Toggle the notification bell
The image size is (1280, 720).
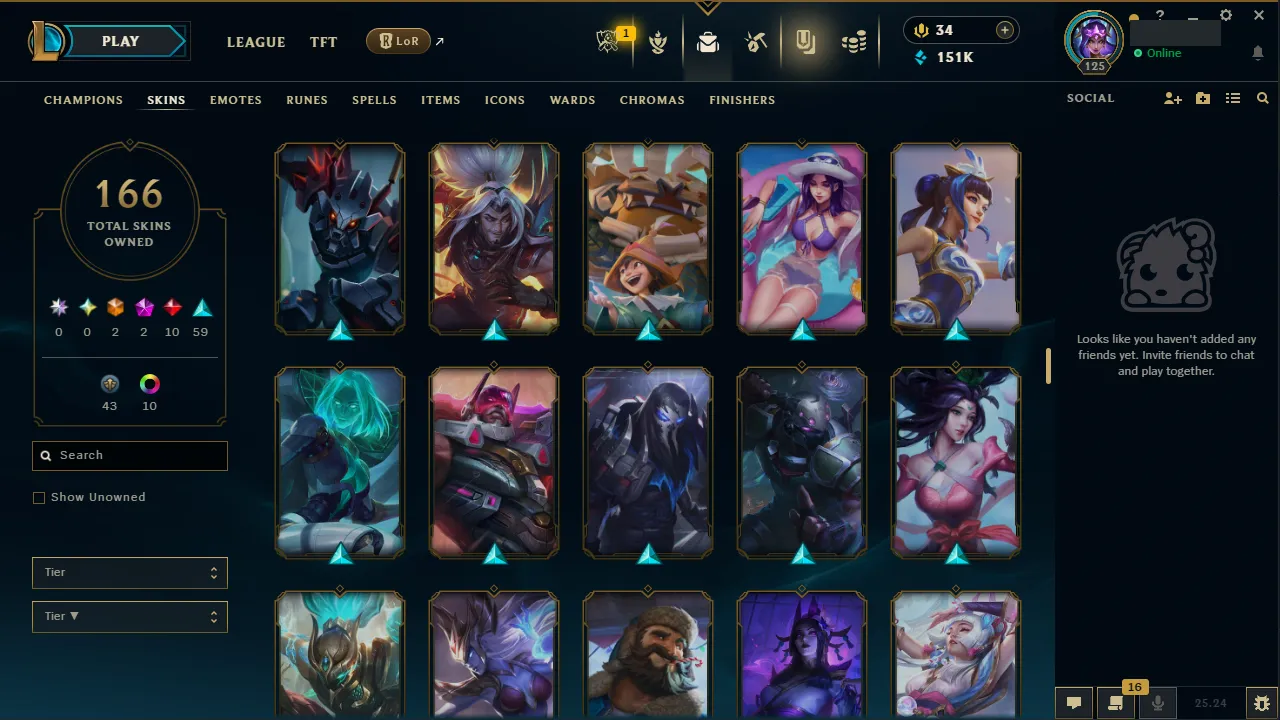pos(1258,53)
